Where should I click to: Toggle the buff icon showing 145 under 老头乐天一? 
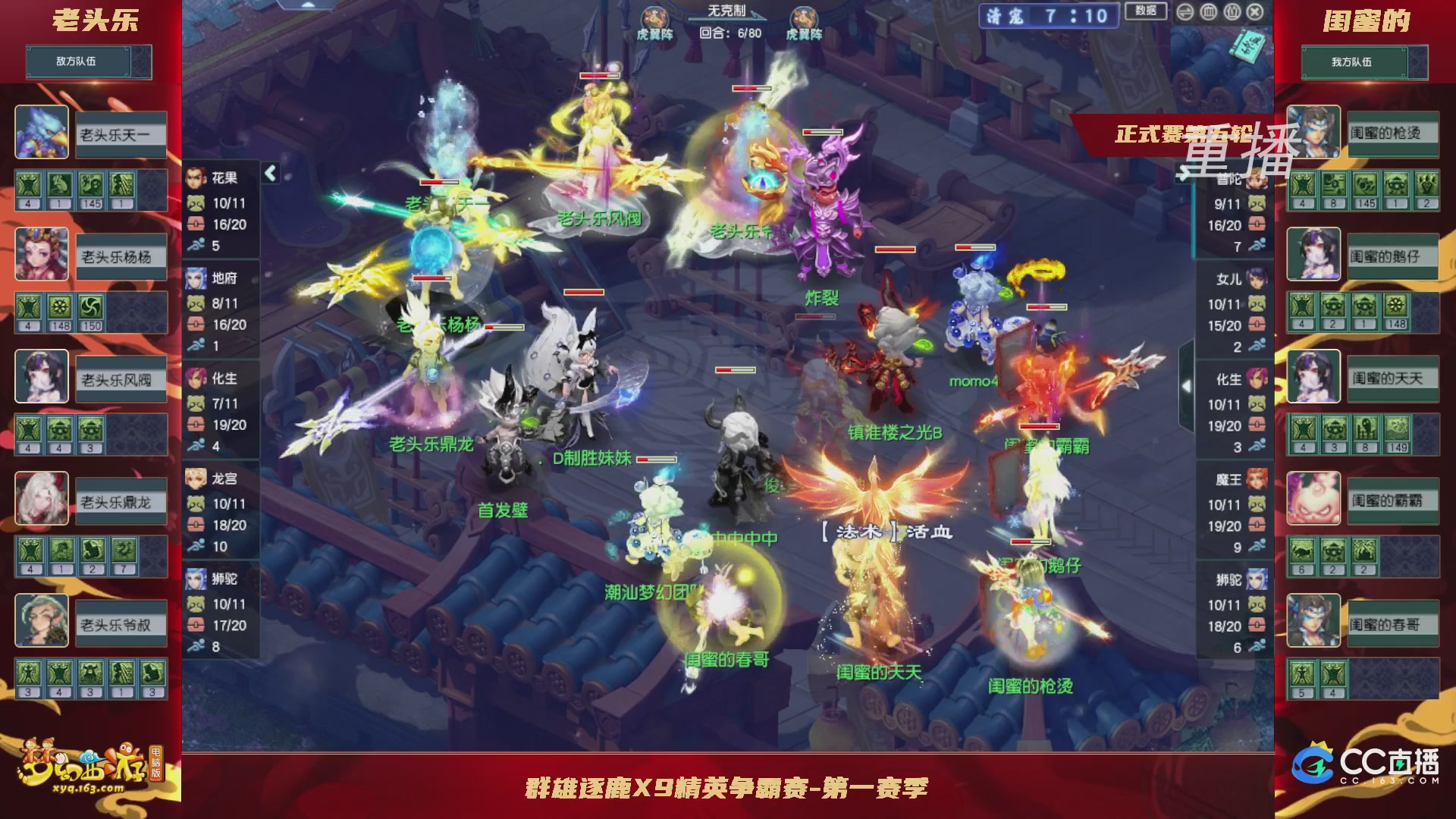pyautogui.click(x=89, y=185)
